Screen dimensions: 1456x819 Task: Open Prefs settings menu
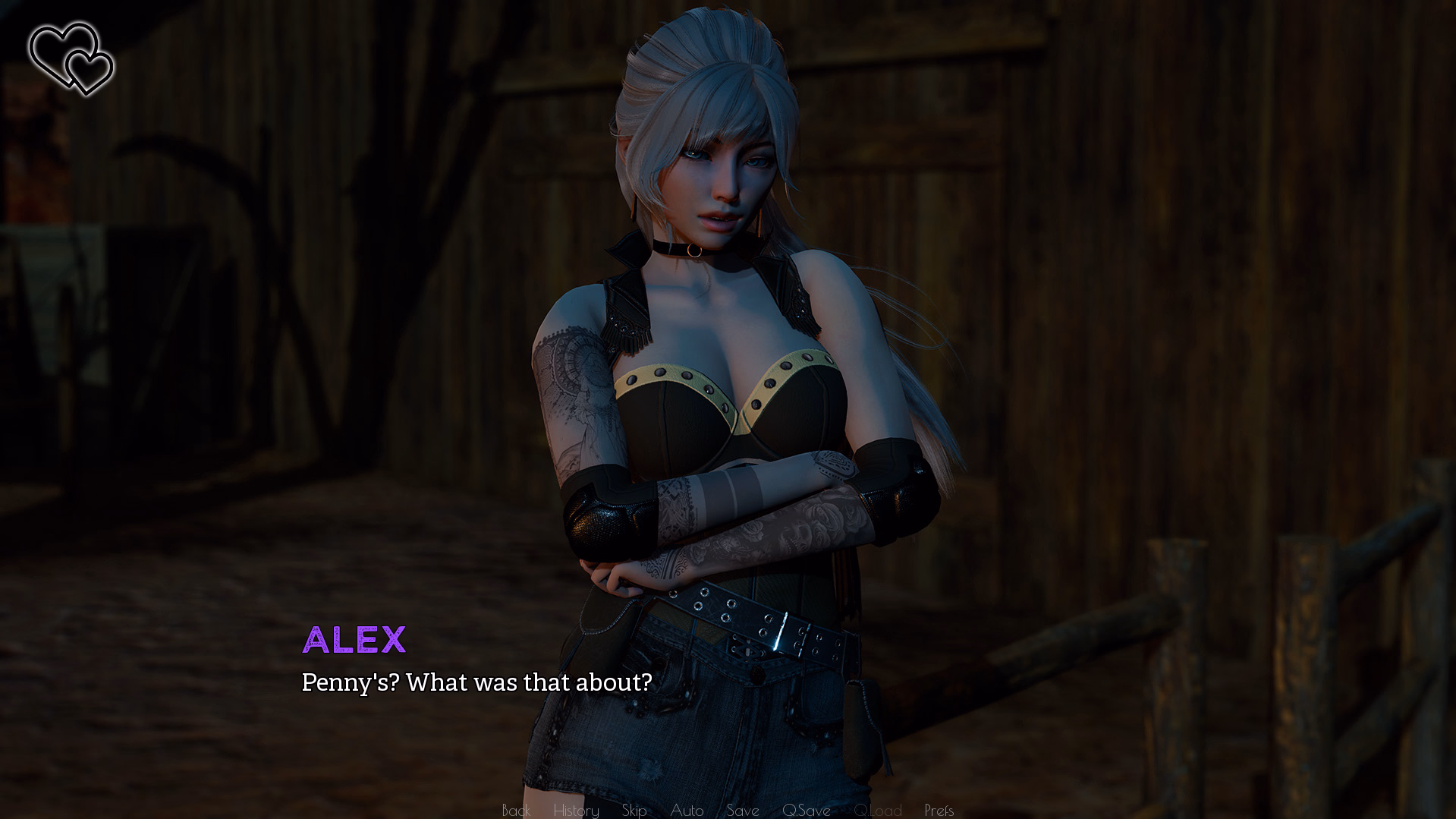(x=939, y=810)
